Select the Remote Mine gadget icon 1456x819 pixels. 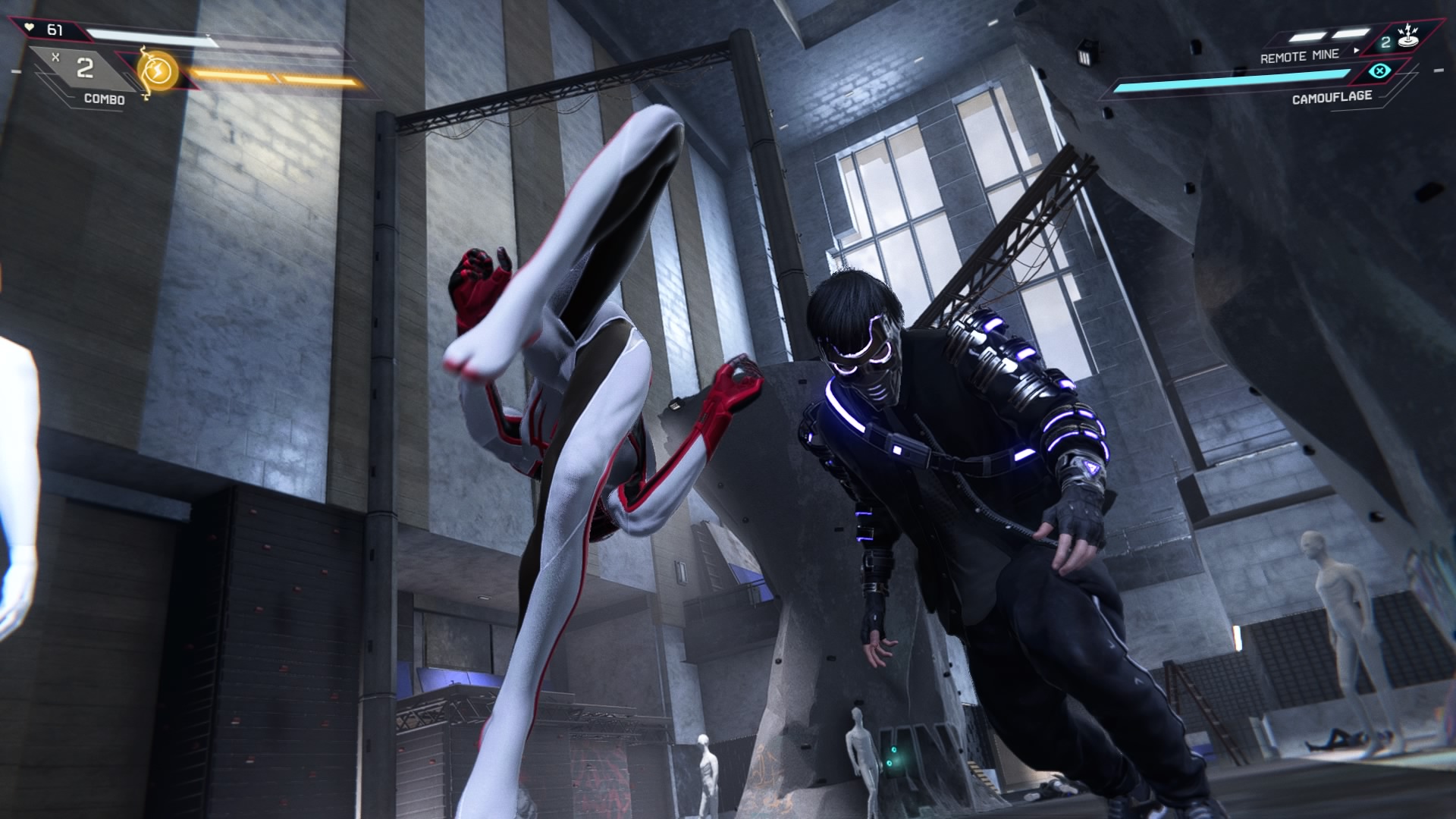(1409, 37)
